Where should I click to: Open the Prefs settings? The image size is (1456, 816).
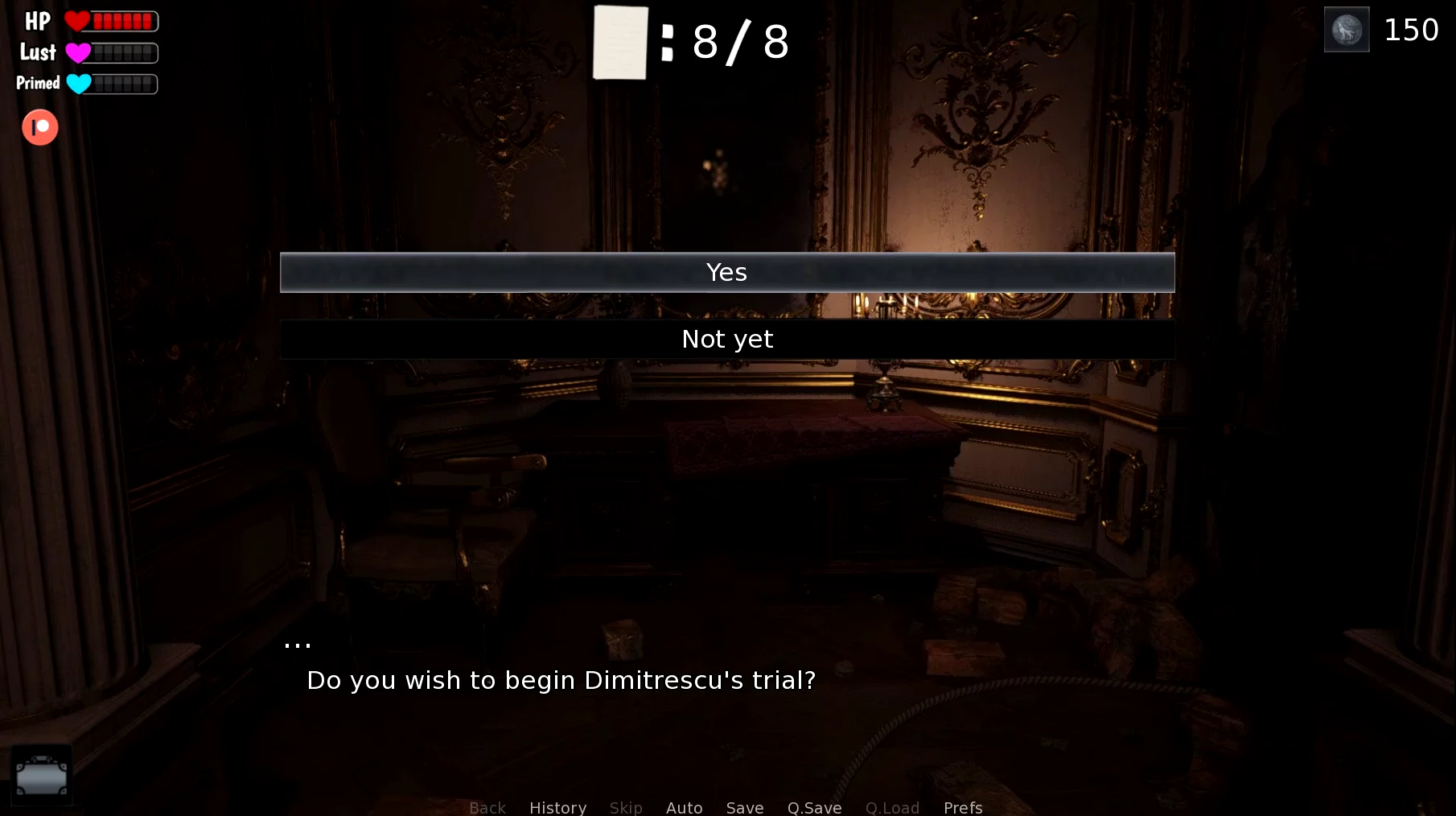coord(963,807)
